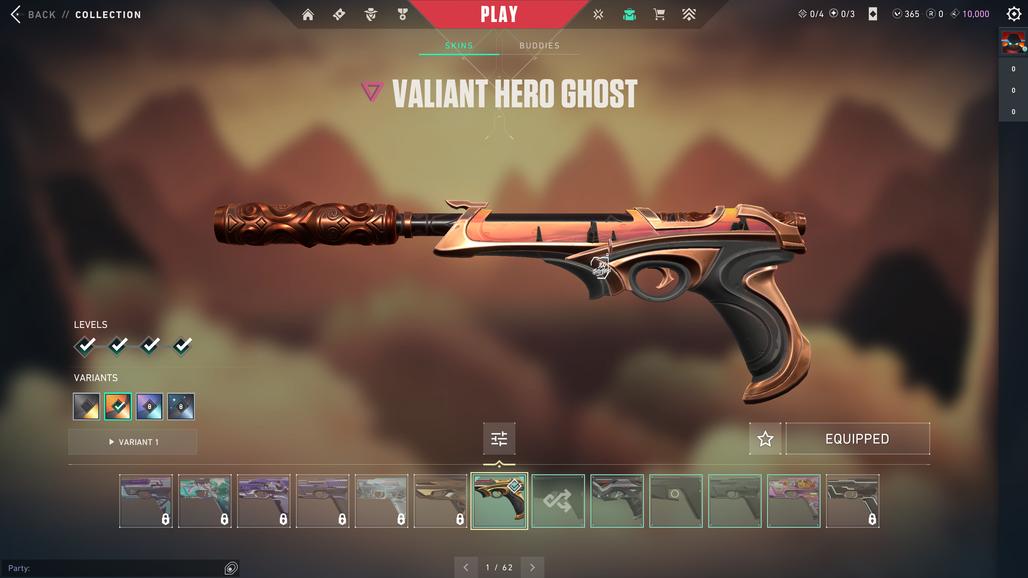Click the player avatar in social panel
The width and height of the screenshot is (1028, 578).
pyautogui.click(x=1013, y=42)
